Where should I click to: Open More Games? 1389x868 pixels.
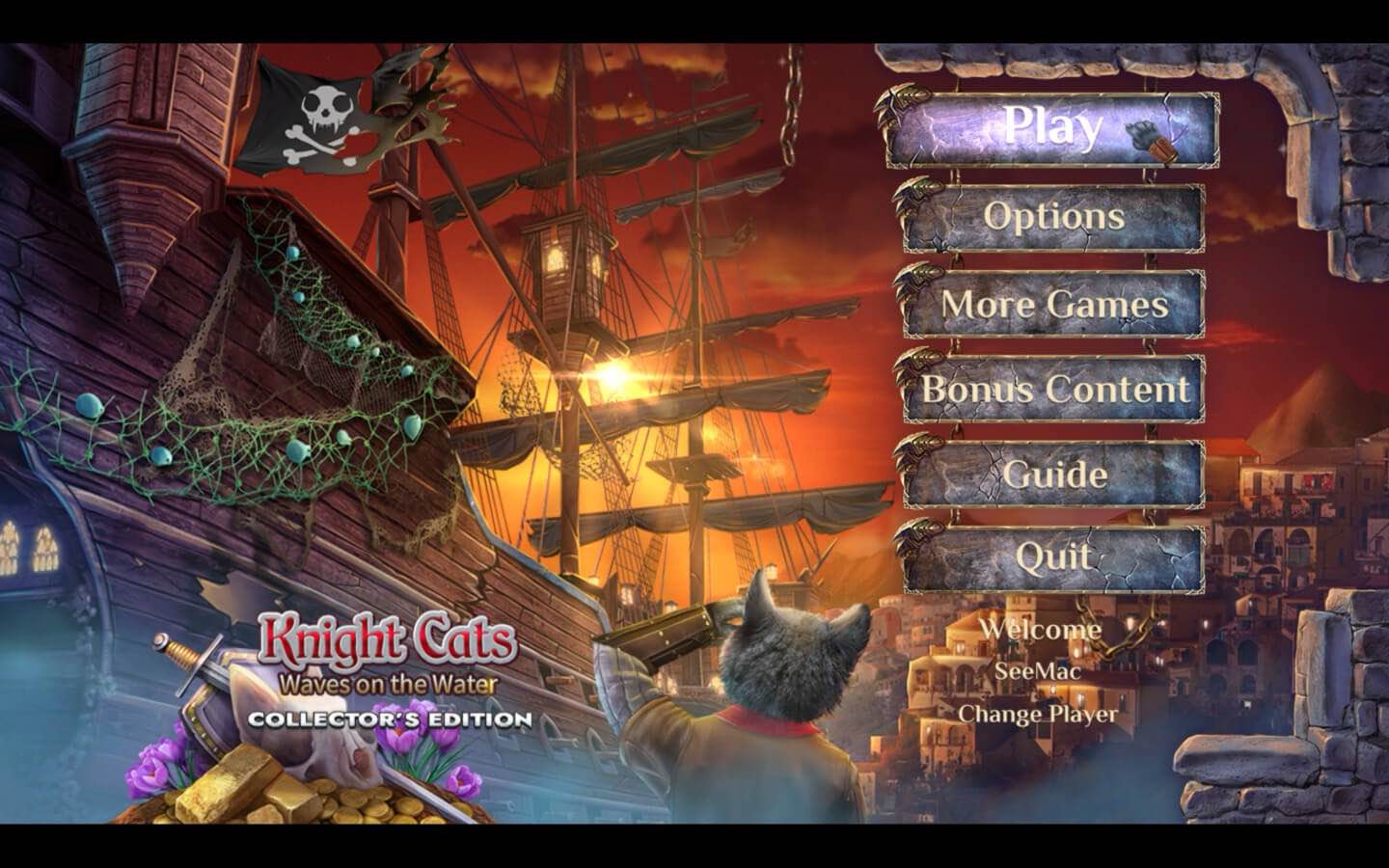point(1054,305)
